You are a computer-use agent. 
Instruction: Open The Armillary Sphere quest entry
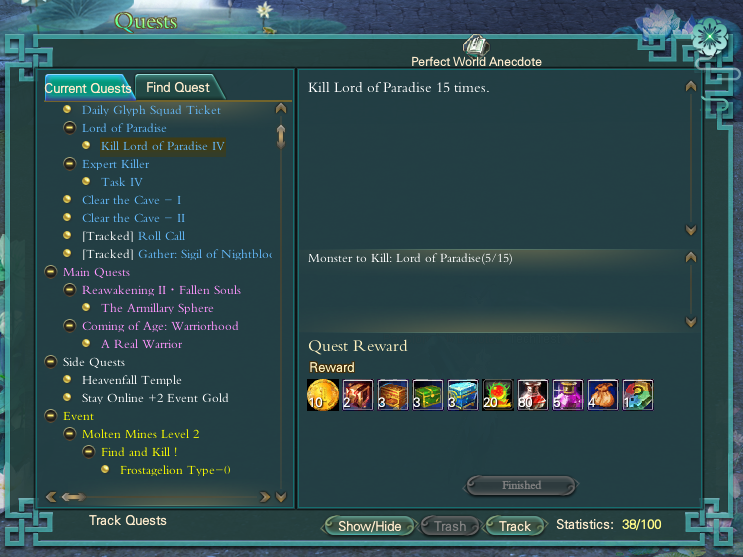pyautogui.click(x=157, y=308)
